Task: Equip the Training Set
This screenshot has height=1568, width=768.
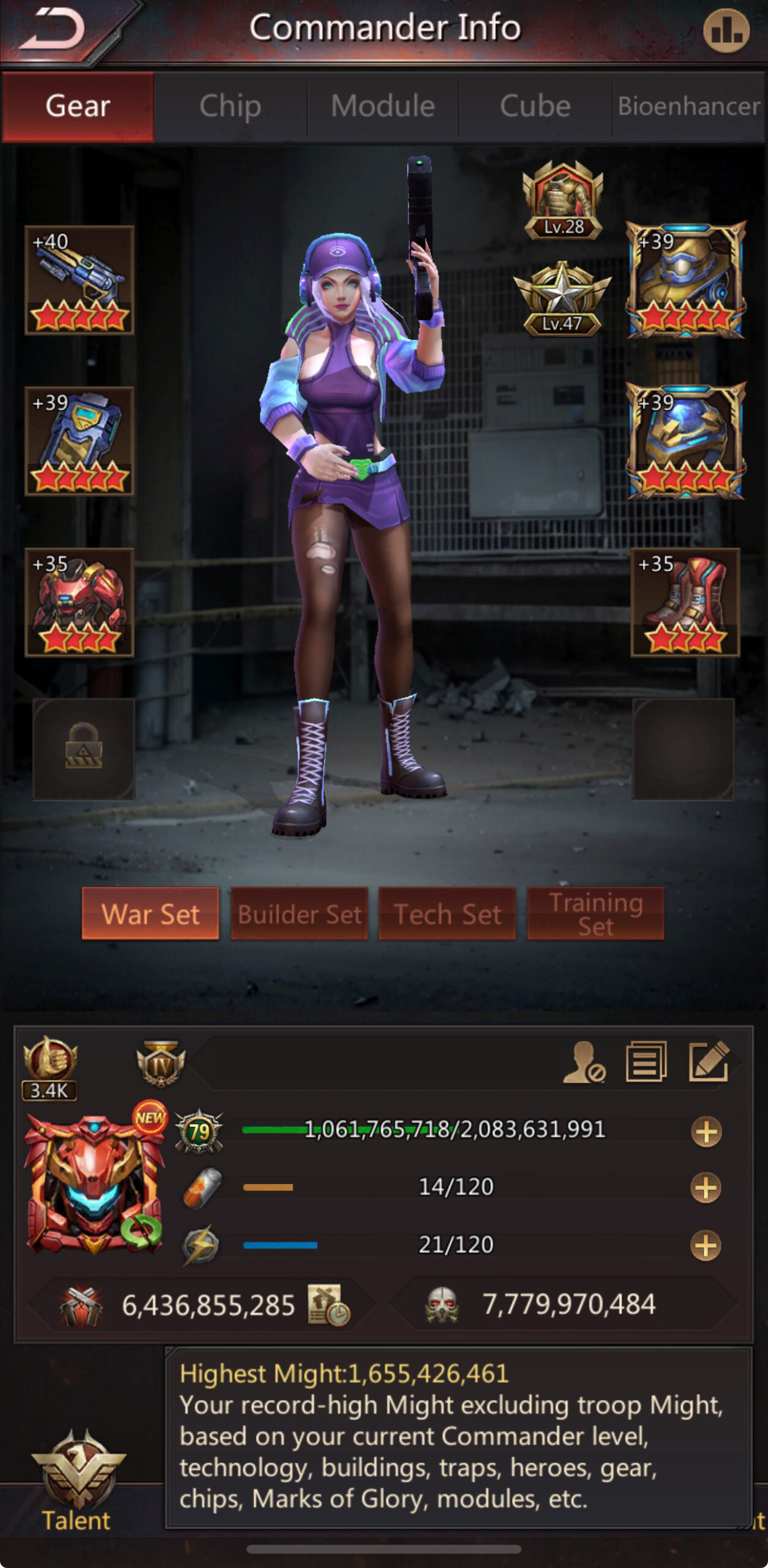Action: pos(595,913)
